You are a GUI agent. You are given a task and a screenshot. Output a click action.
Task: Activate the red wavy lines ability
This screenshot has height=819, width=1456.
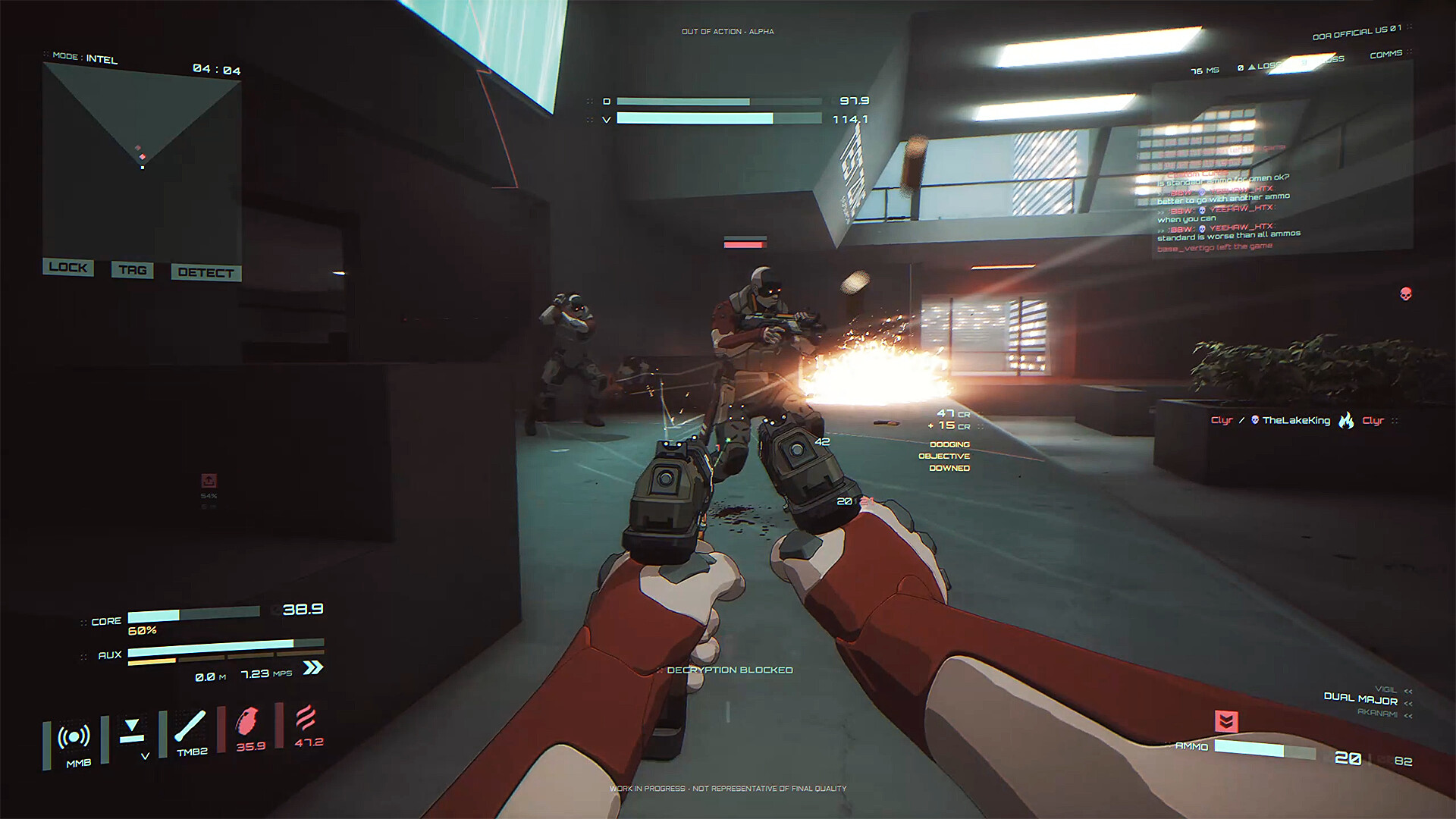[x=306, y=718]
